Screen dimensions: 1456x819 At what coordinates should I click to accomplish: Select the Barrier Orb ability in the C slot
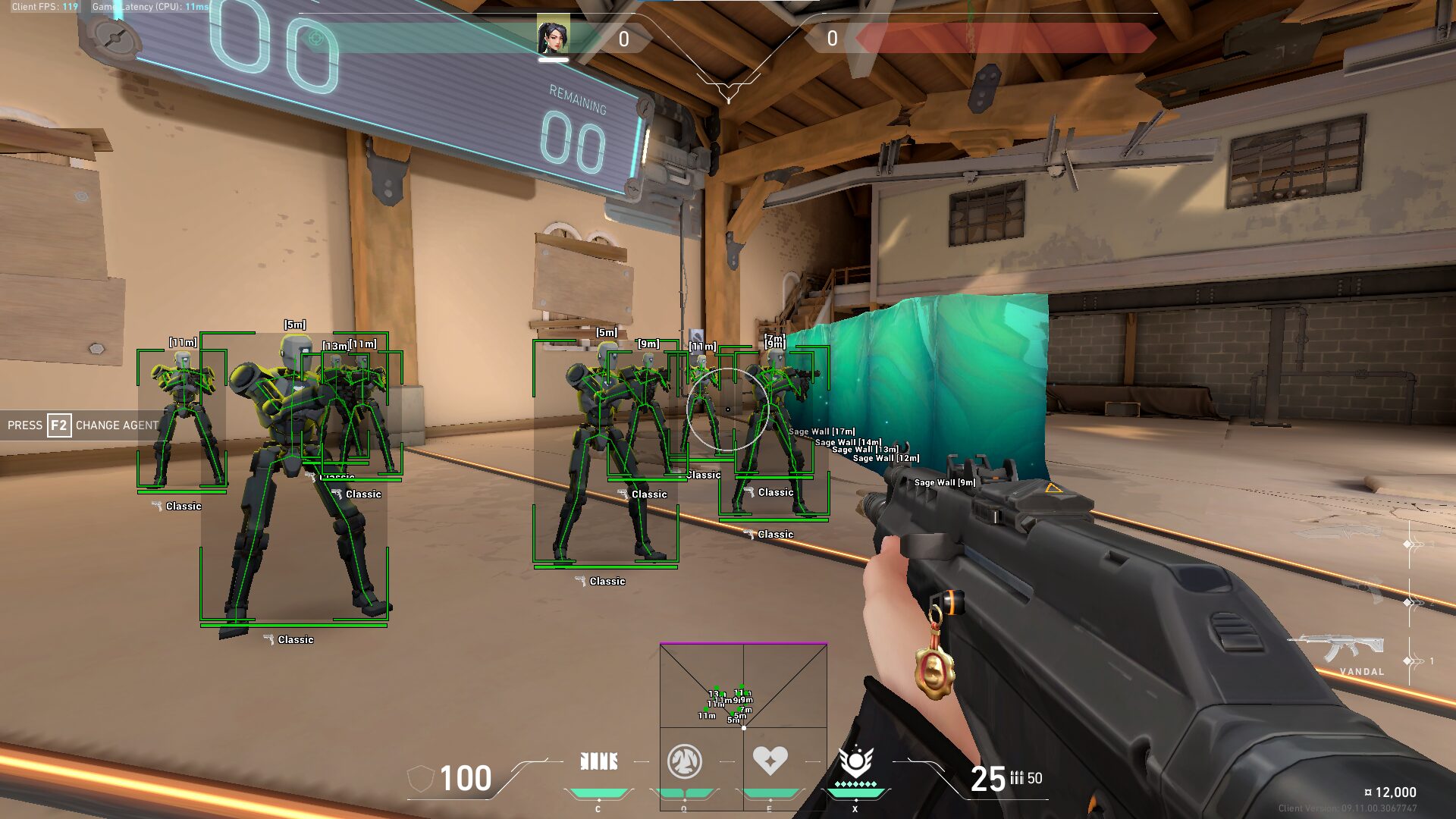599,761
